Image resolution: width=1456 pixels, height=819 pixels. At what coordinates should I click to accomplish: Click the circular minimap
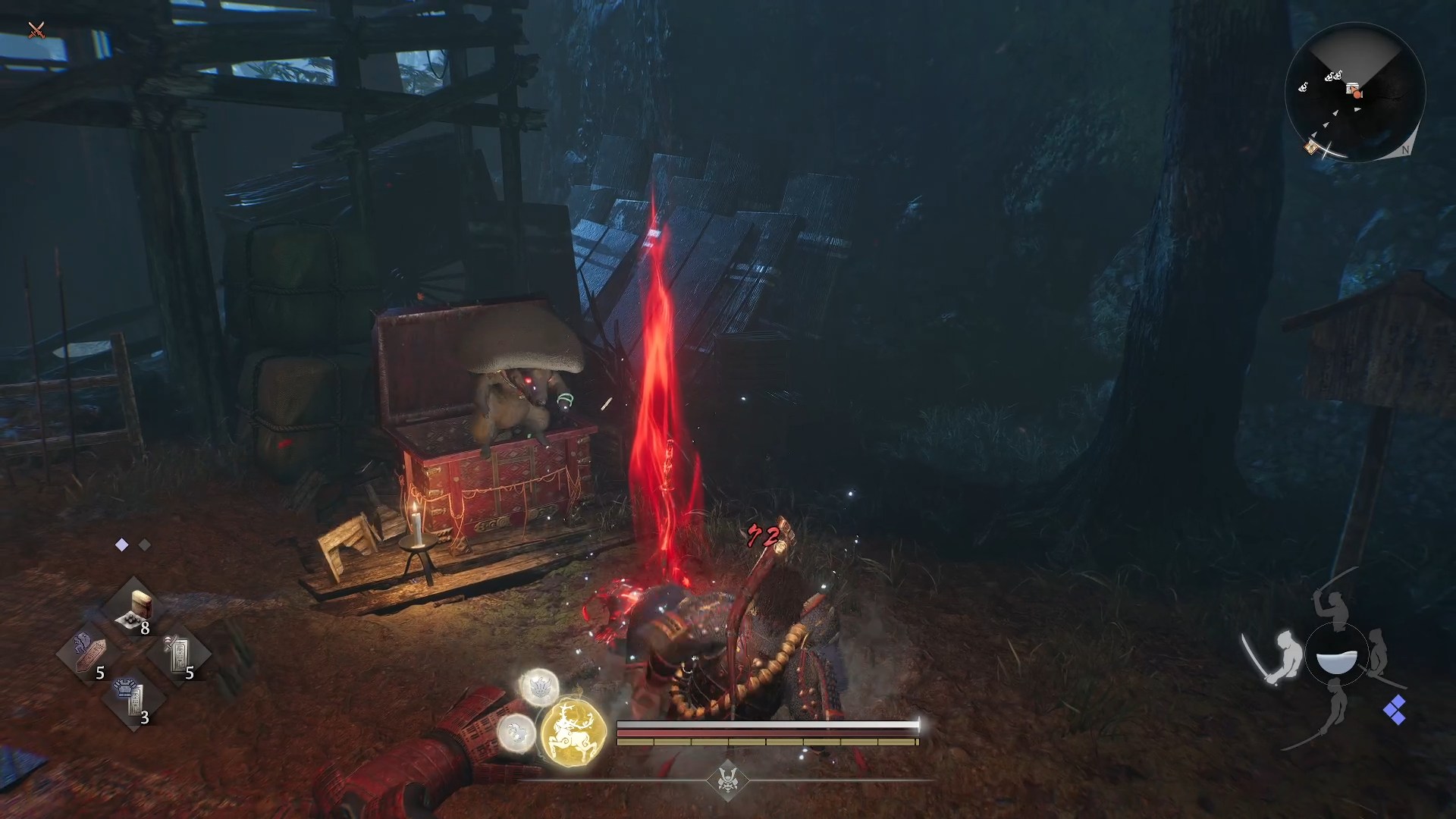pos(1355,93)
